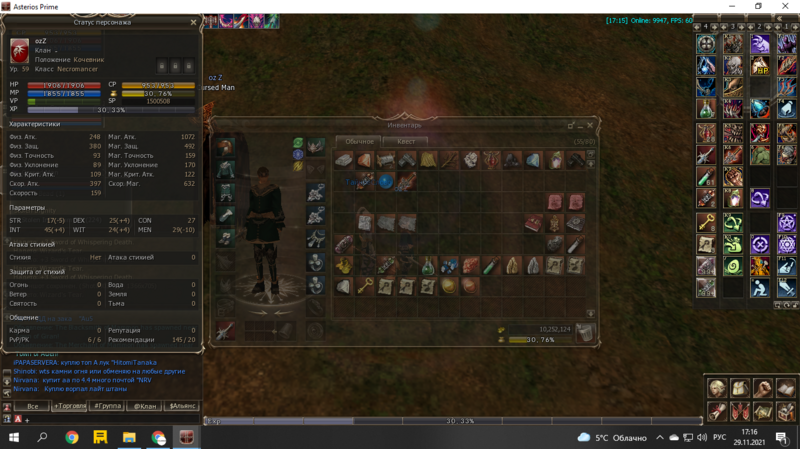
Task: Switch to the Квест inventory tab
Action: pos(406,141)
